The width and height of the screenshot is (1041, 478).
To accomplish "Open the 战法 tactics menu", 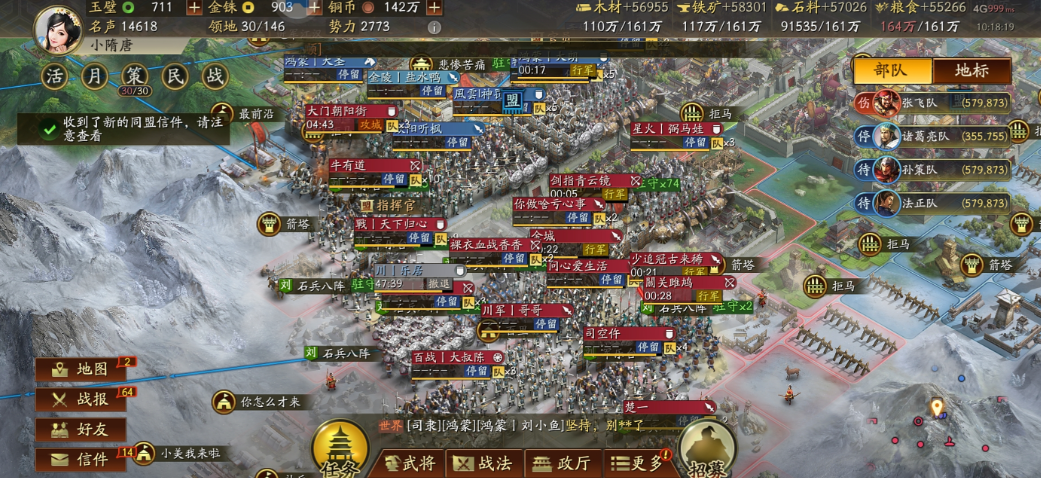I will tap(484, 463).
